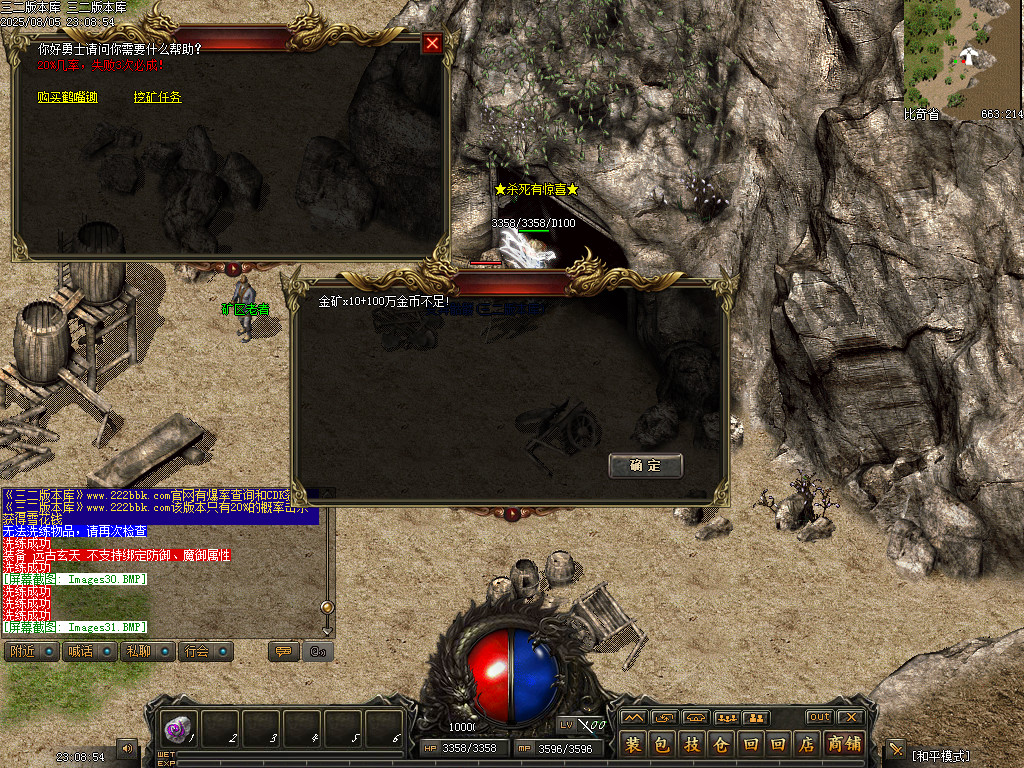Use the purple swirl stone in slot 1

178,728
